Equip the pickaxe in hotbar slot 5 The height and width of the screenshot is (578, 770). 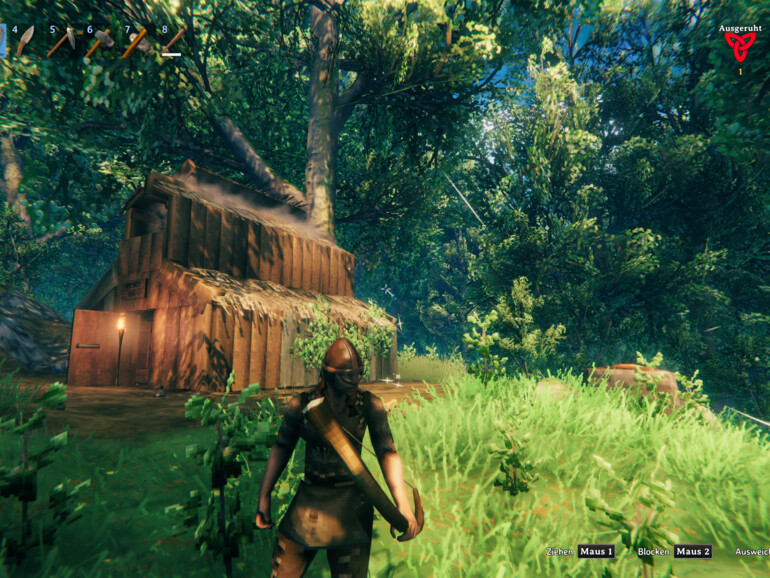(62, 41)
